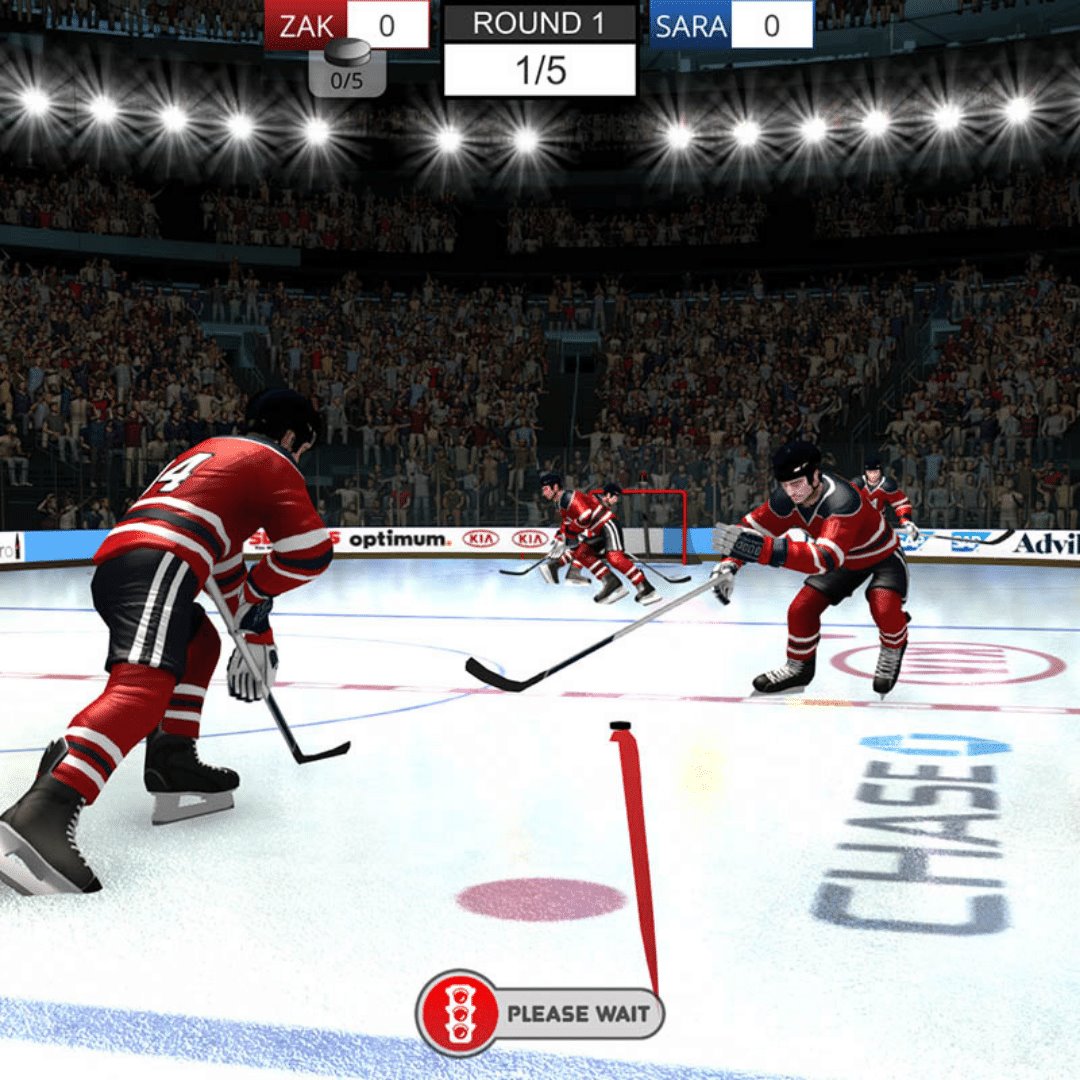Select the puck shot counter icon
1080x1080 pixels.
coord(347,66)
